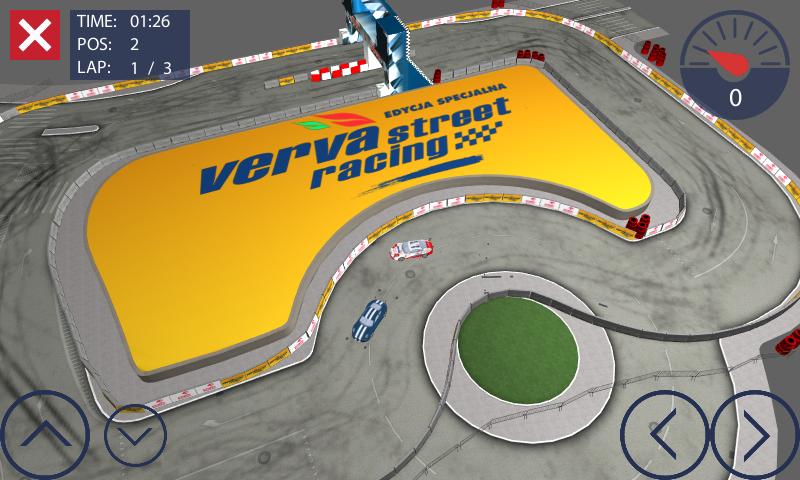800x480 pixels.
Task: Steer right with the right-arrow button
Action: click(x=756, y=436)
